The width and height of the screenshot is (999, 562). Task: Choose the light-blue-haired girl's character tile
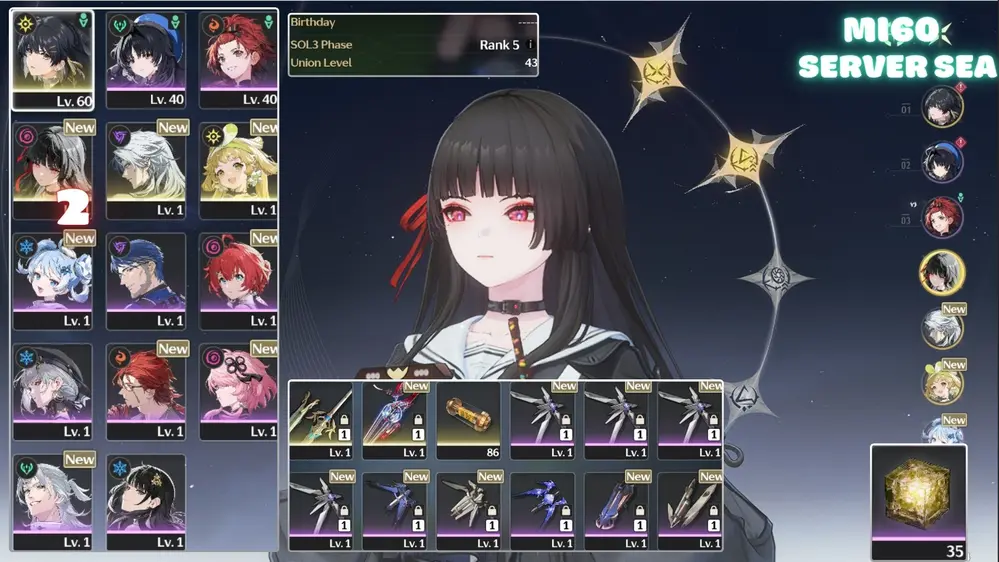coord(52,279)
